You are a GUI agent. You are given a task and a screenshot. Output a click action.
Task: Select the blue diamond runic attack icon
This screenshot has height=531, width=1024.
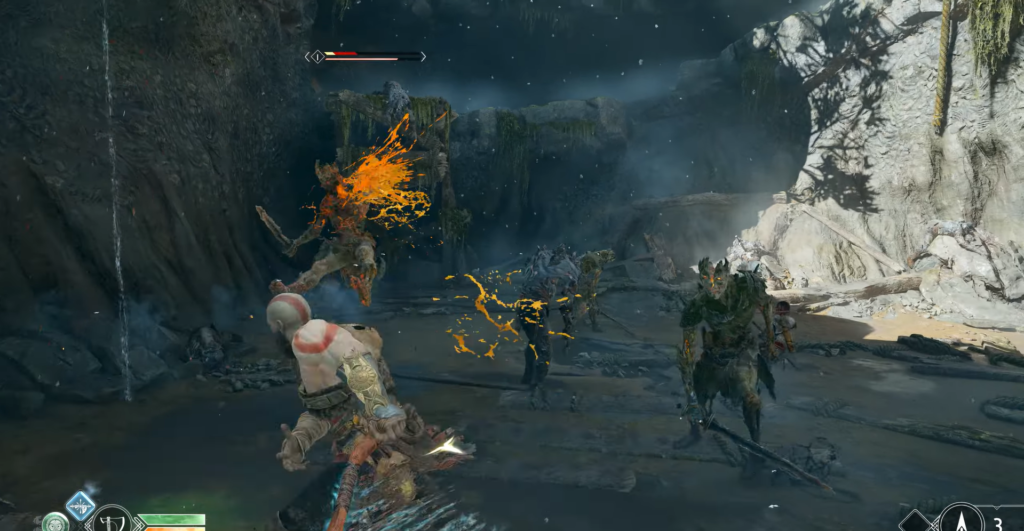[x=80, y=505]
